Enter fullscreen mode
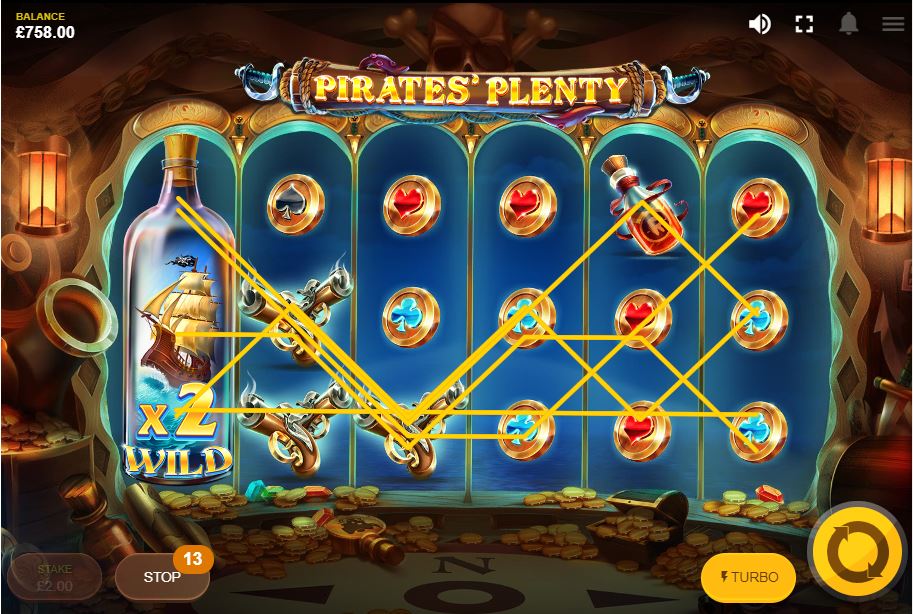913x614 pixels. click(804, 24)
